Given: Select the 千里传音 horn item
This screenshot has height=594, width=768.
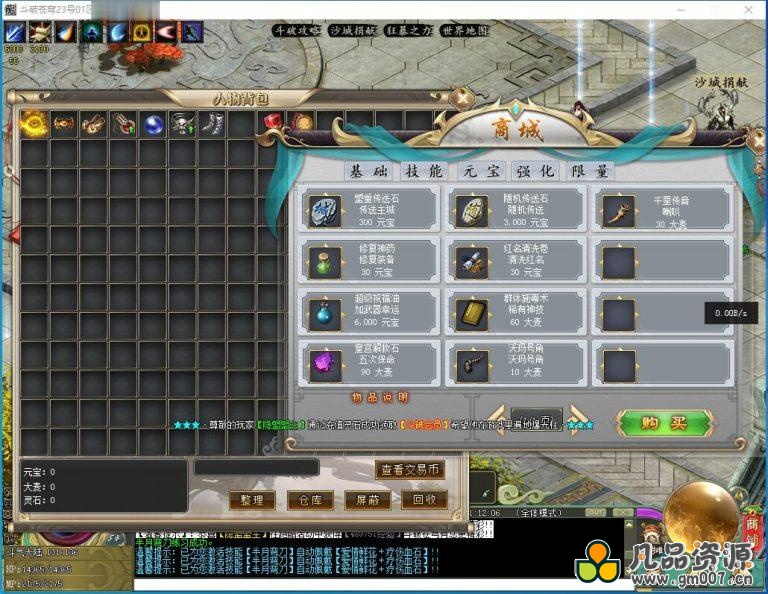Looking at the screenshot, I should pos(662,209).
